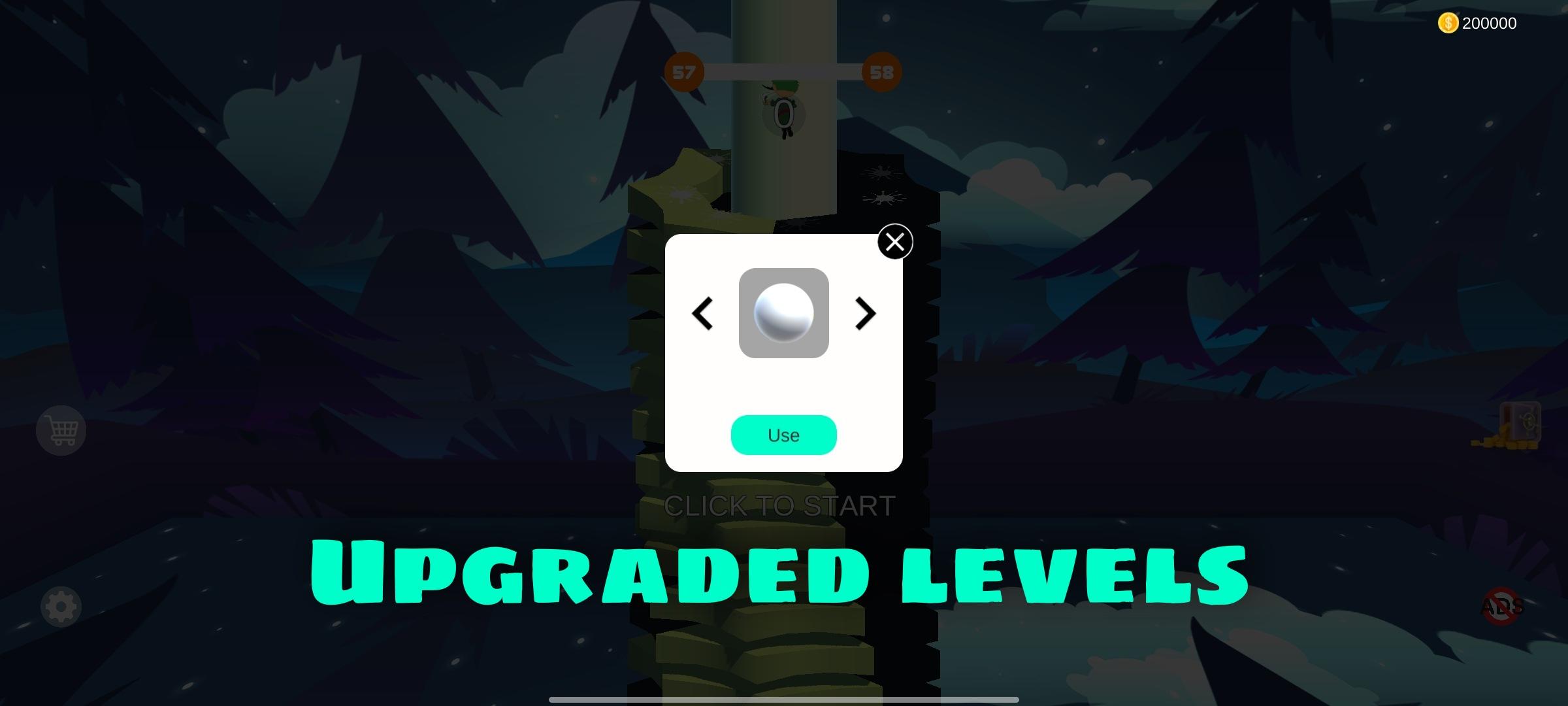This screenshot has height=706, width=1568.
Task: Tap the level 57 badge
Action: [x=683, y=73]
